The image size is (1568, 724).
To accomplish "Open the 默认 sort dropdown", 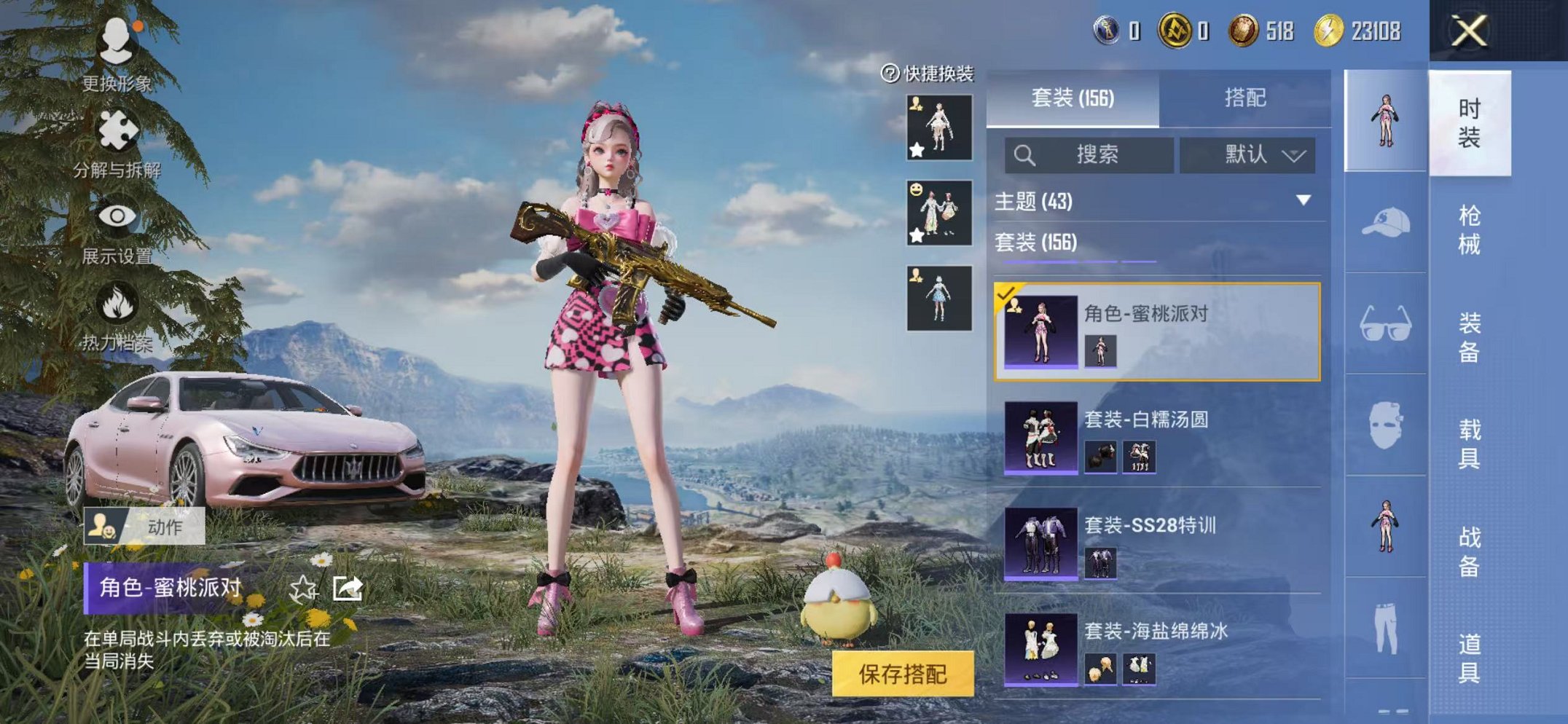I will pyautogui.click(x=1248, y=155).
